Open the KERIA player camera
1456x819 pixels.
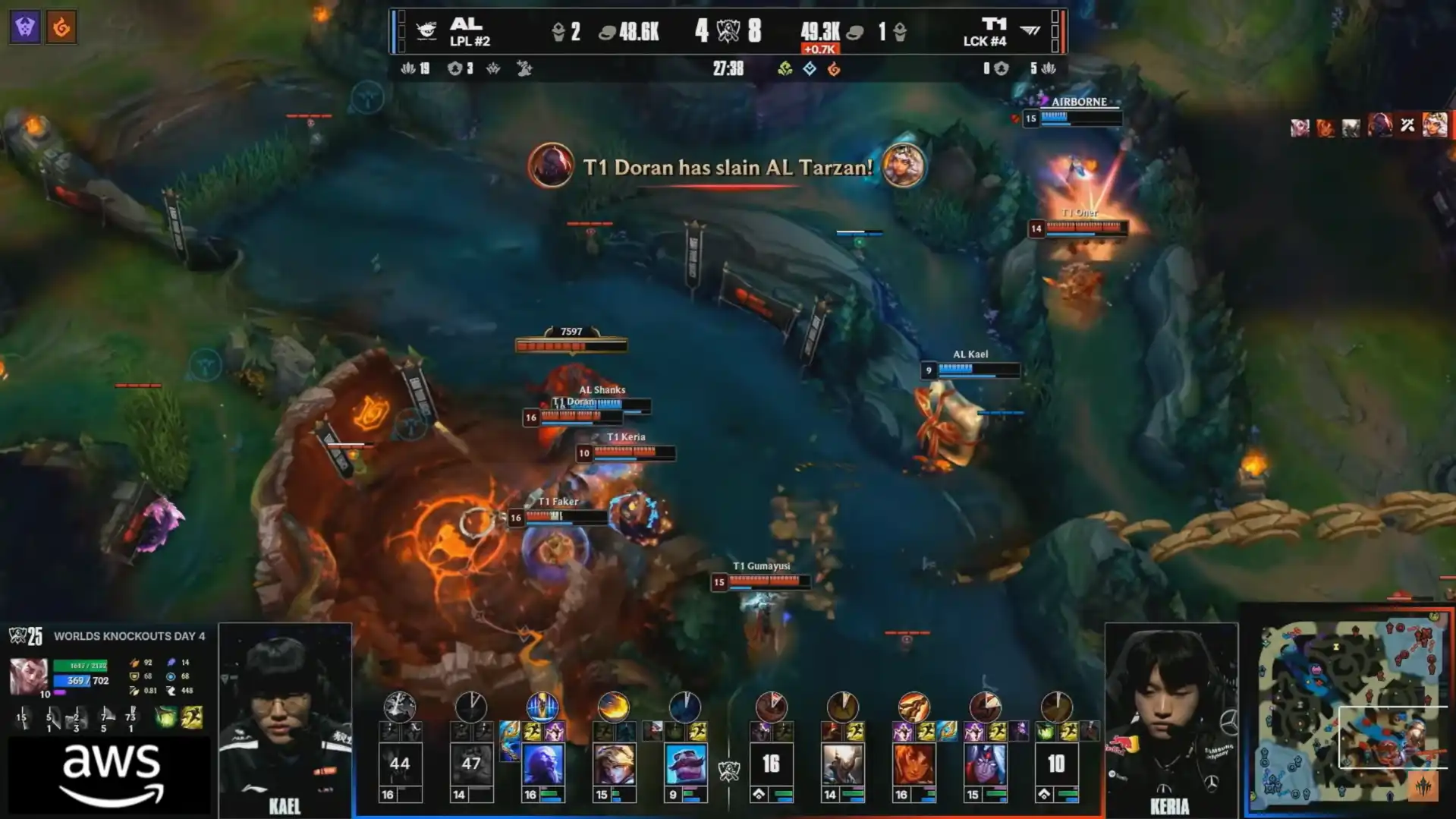pyautogui.click(x=1171, y=717)
